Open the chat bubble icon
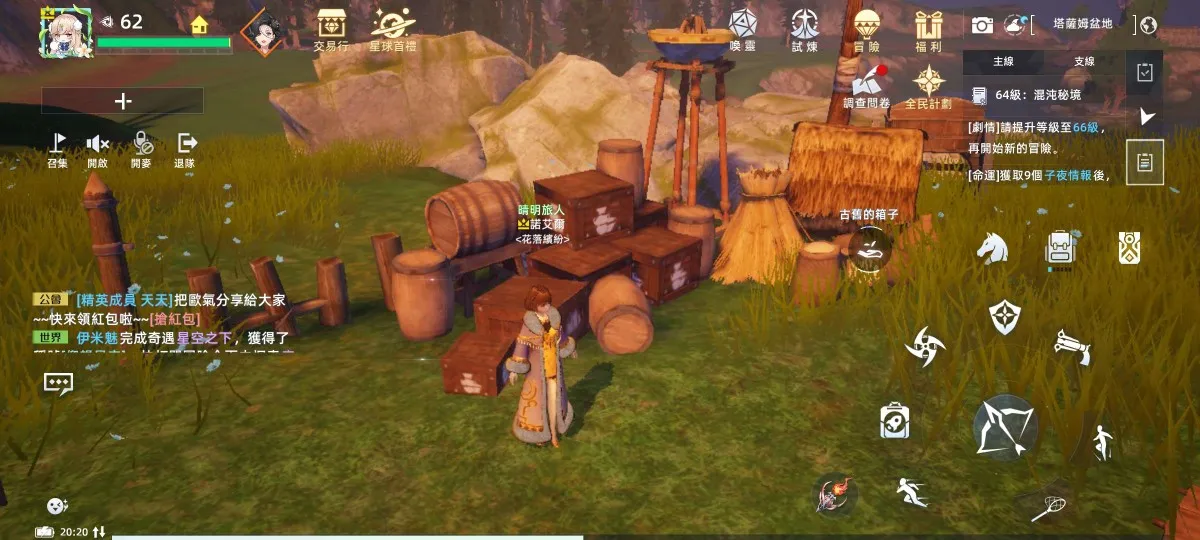The width and height of the screenshot is (1200, 540). coord(58,383)
